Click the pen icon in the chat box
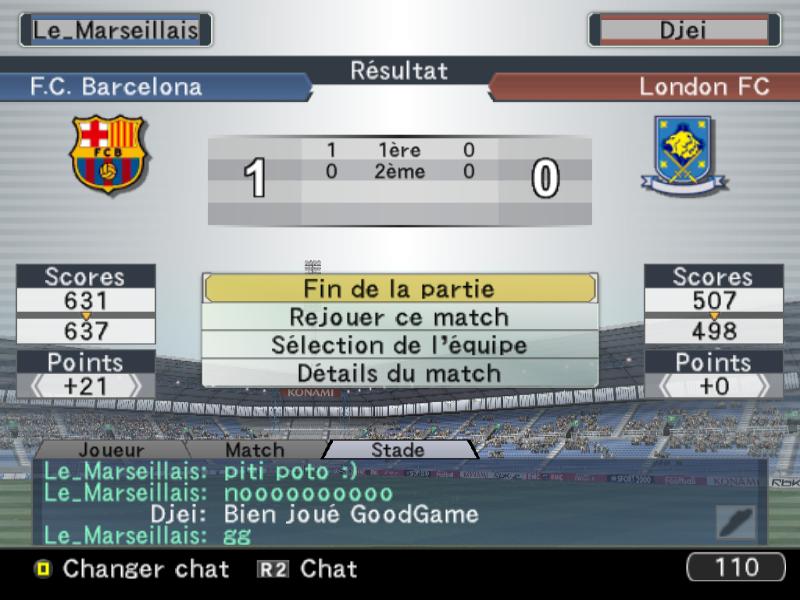 736,521
